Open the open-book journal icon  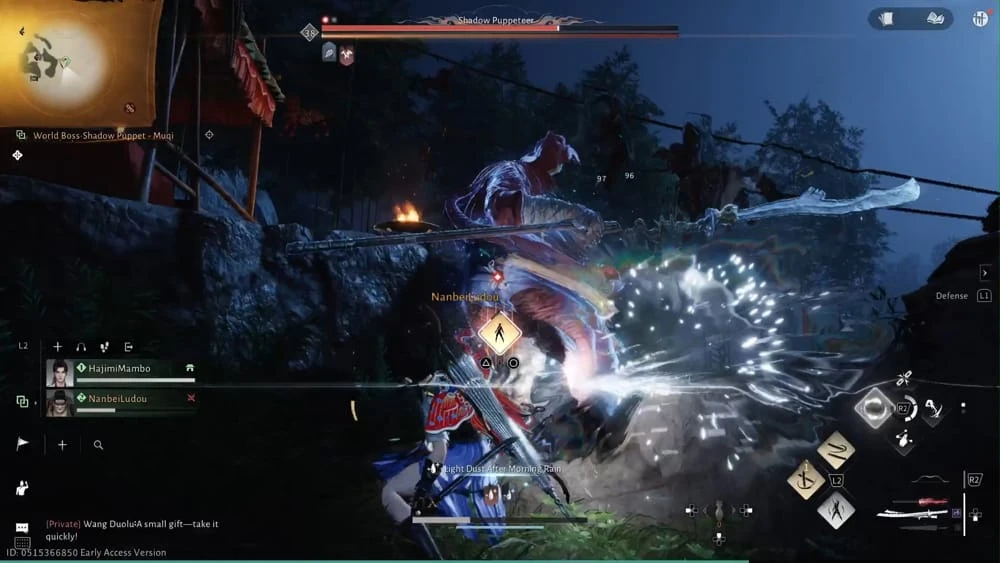coord(935,18)
